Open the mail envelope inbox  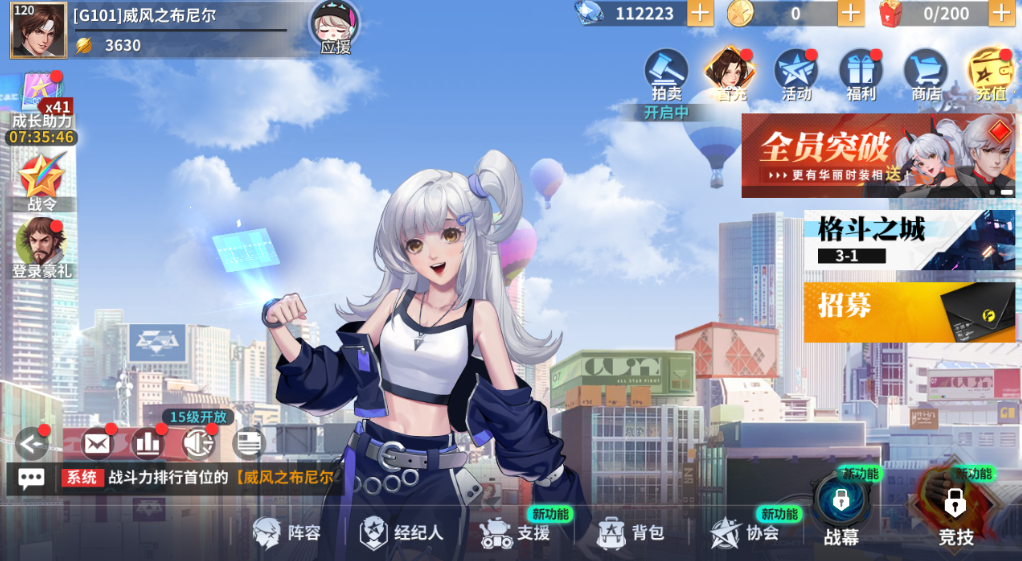pyautogui.click(x=97, y=442)
